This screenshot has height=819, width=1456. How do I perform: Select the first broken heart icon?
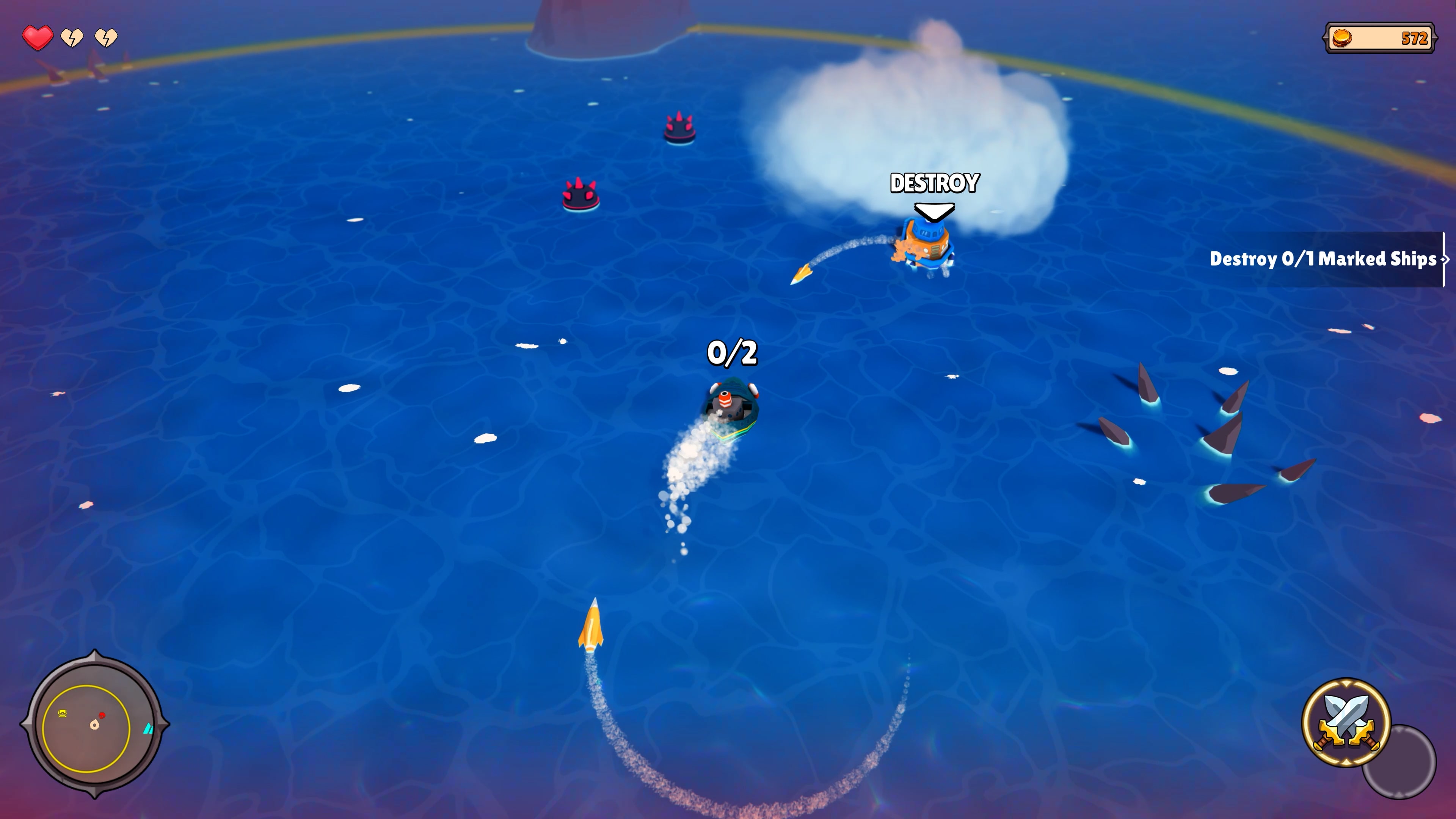[72, 39]
